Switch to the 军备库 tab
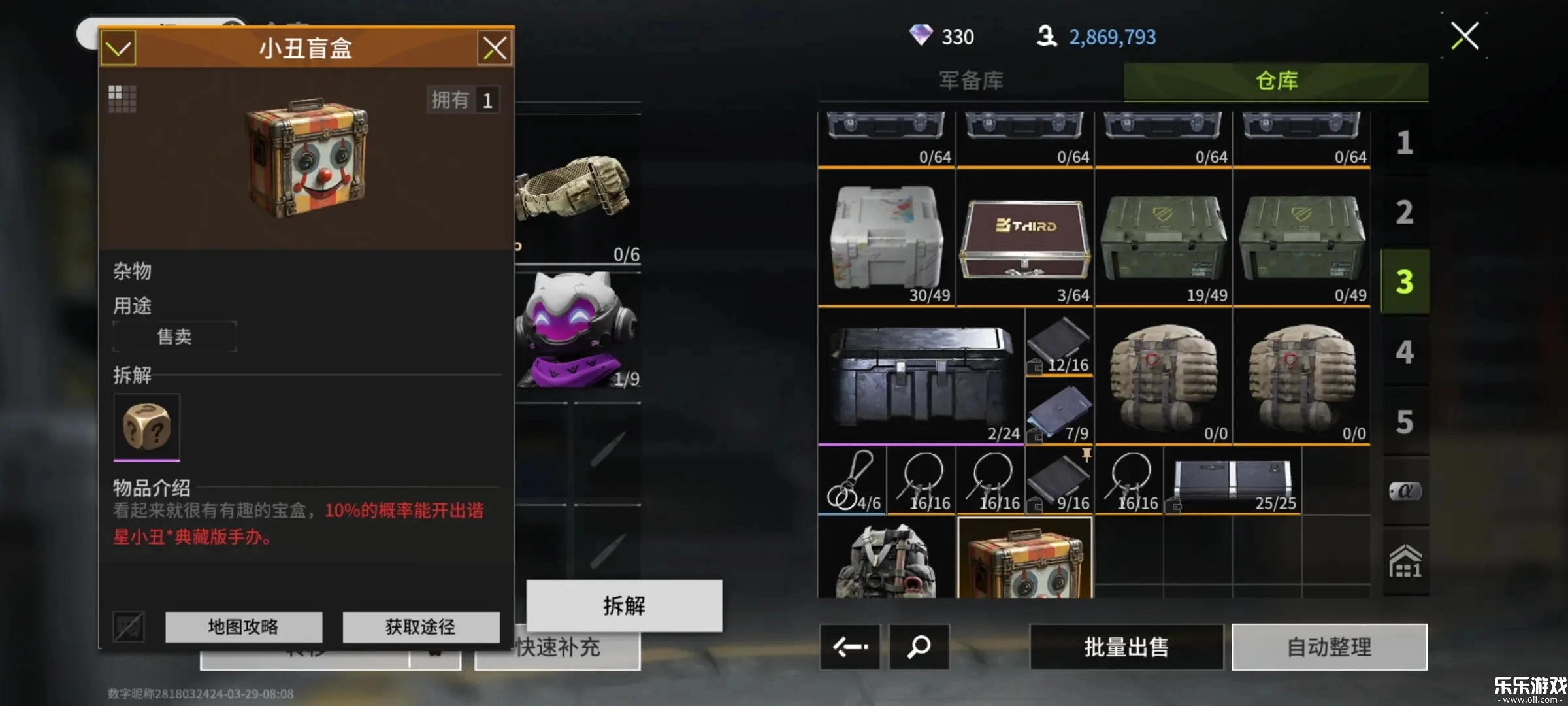 [972, 80]
